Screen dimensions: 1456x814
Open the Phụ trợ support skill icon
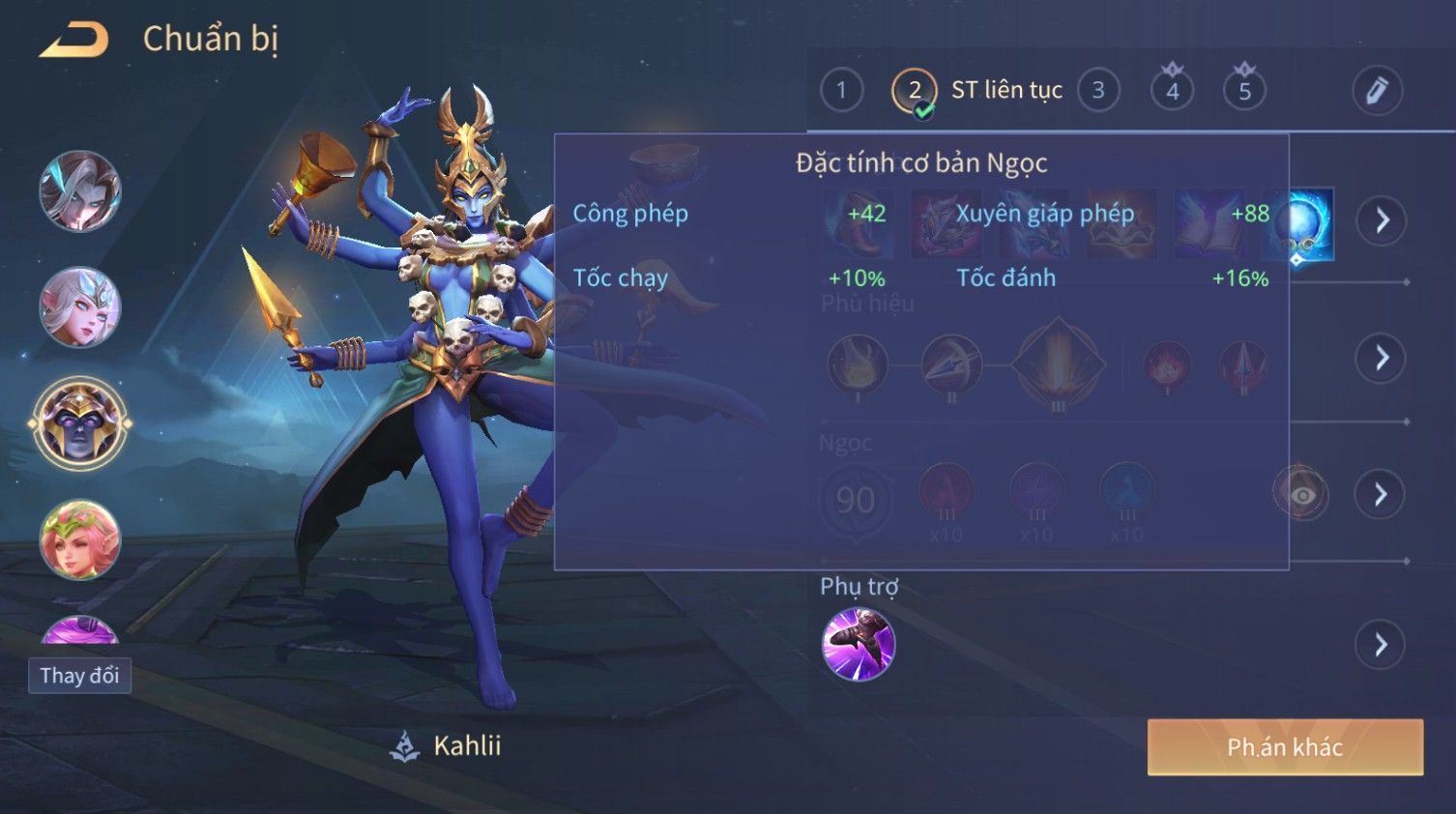point(858,645)
